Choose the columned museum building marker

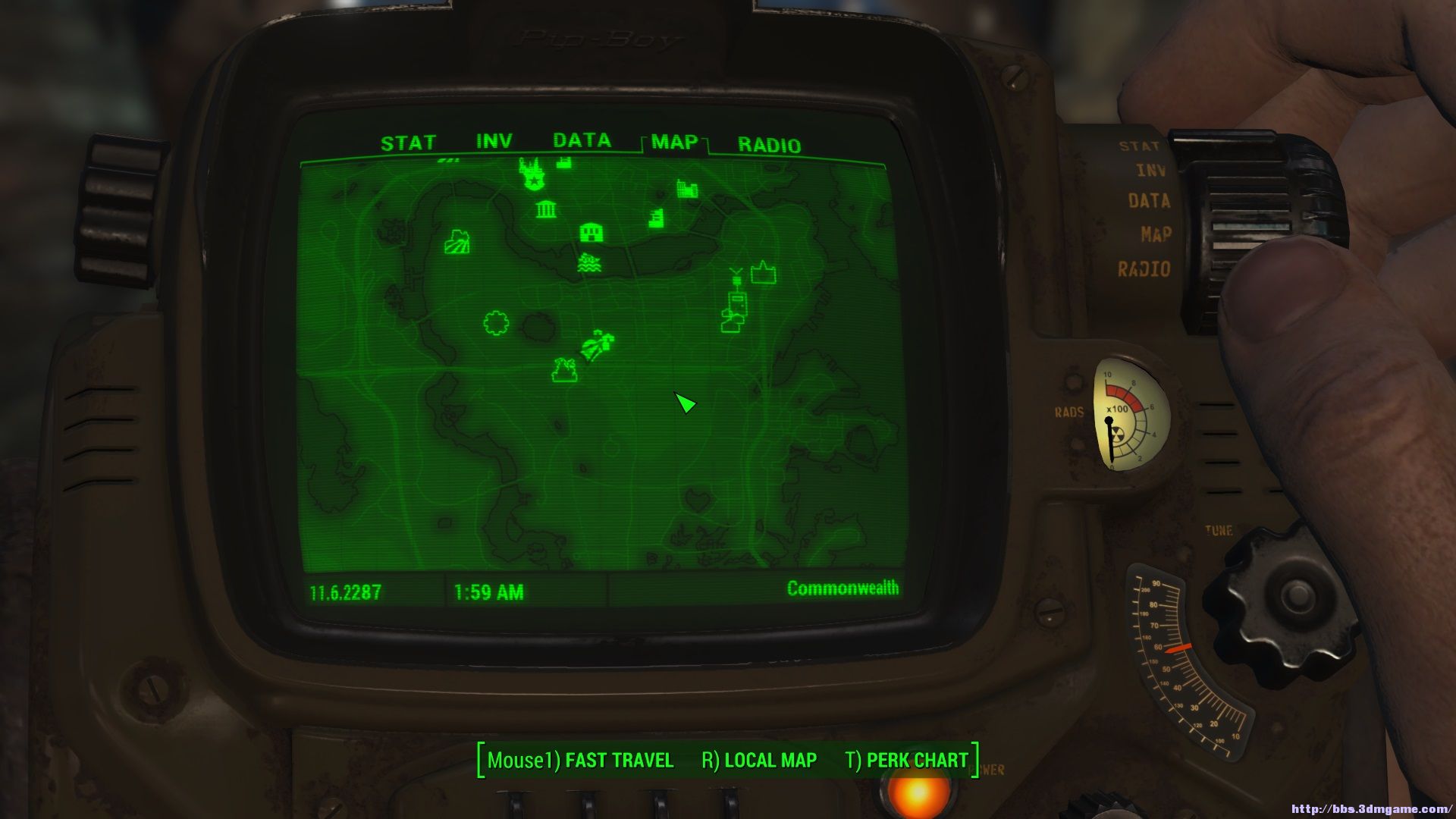tap(546, 209)
